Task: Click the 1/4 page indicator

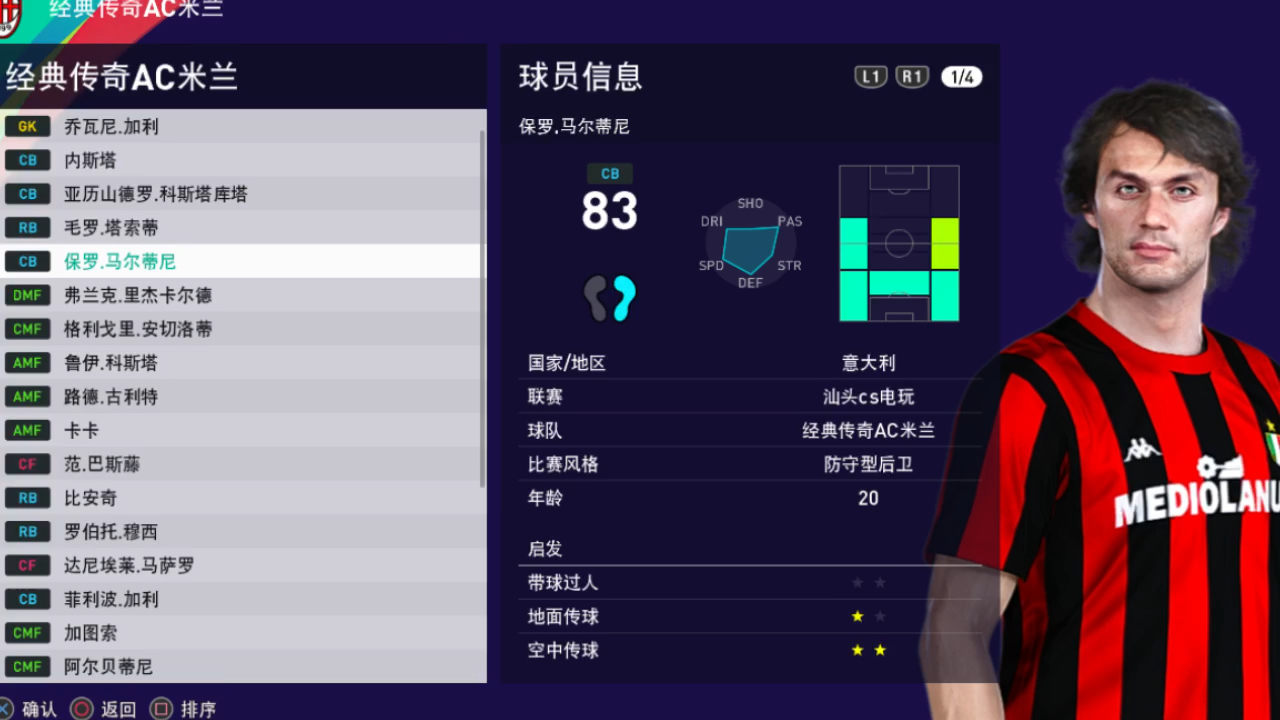Action: [961, 76]
